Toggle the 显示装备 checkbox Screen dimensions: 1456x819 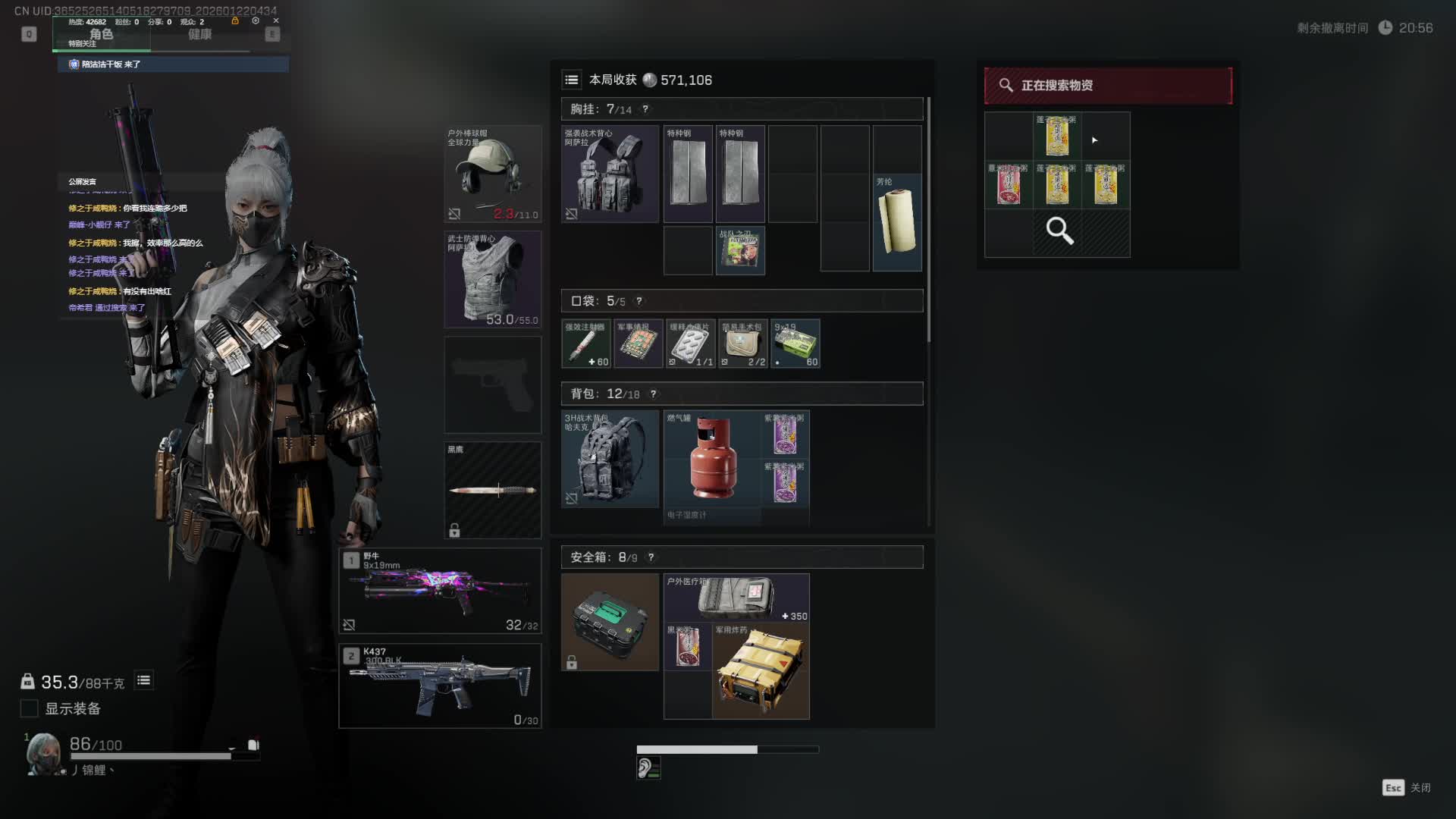29,708
